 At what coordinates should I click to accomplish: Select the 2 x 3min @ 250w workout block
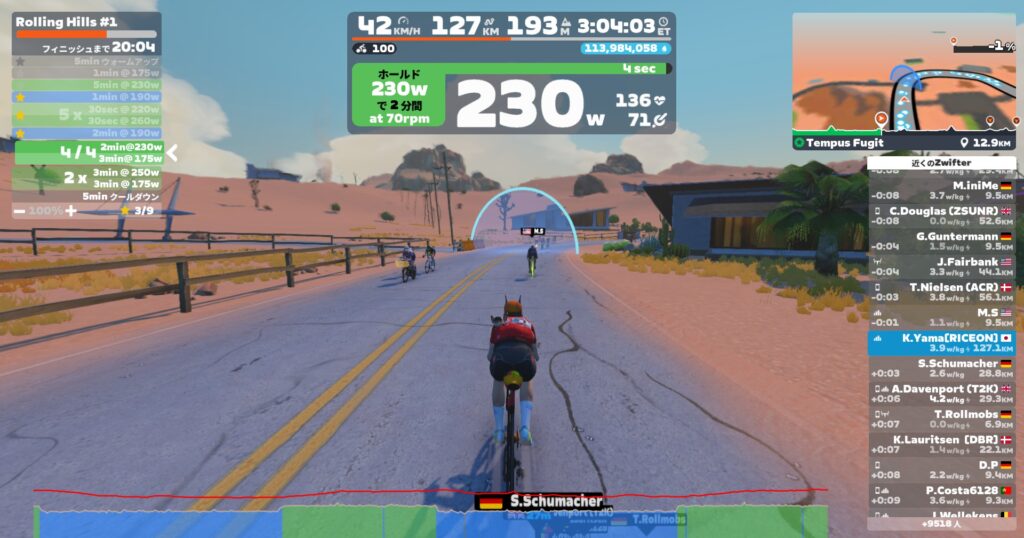pos(88,178)
